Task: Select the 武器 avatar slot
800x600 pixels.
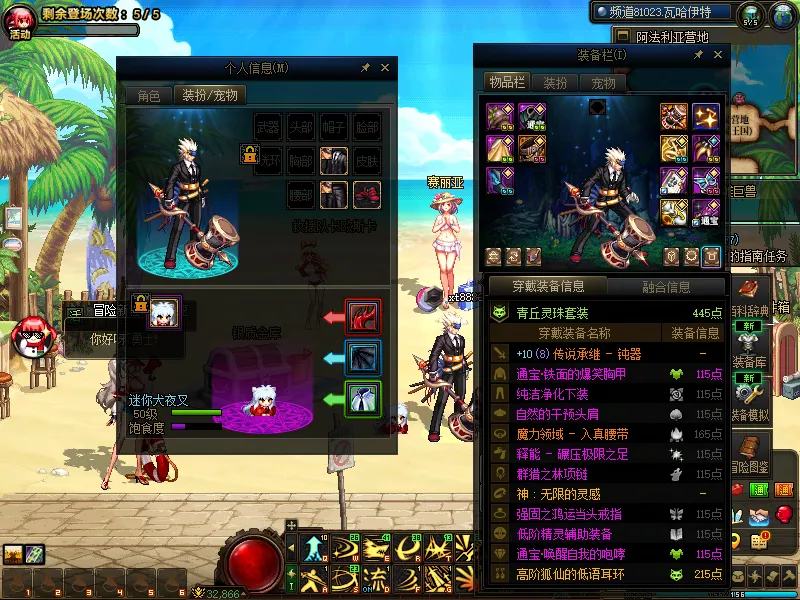Action: coord(268,127)
